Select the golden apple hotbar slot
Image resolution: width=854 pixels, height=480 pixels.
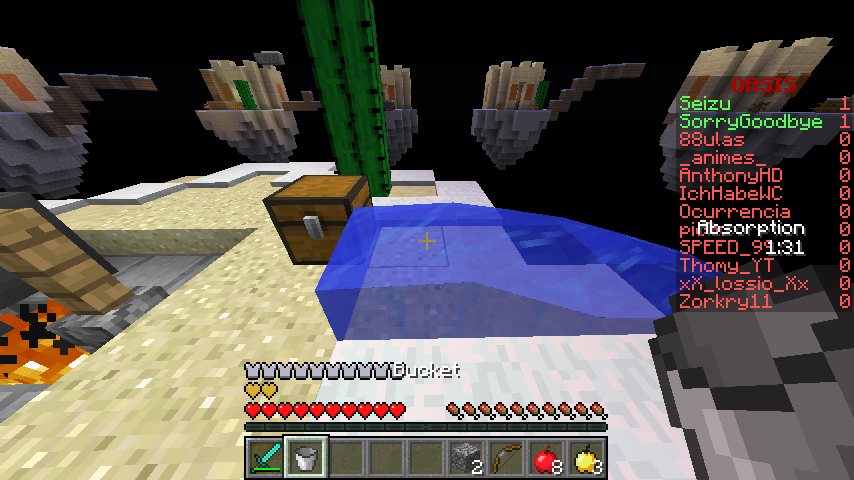(586, 457)
